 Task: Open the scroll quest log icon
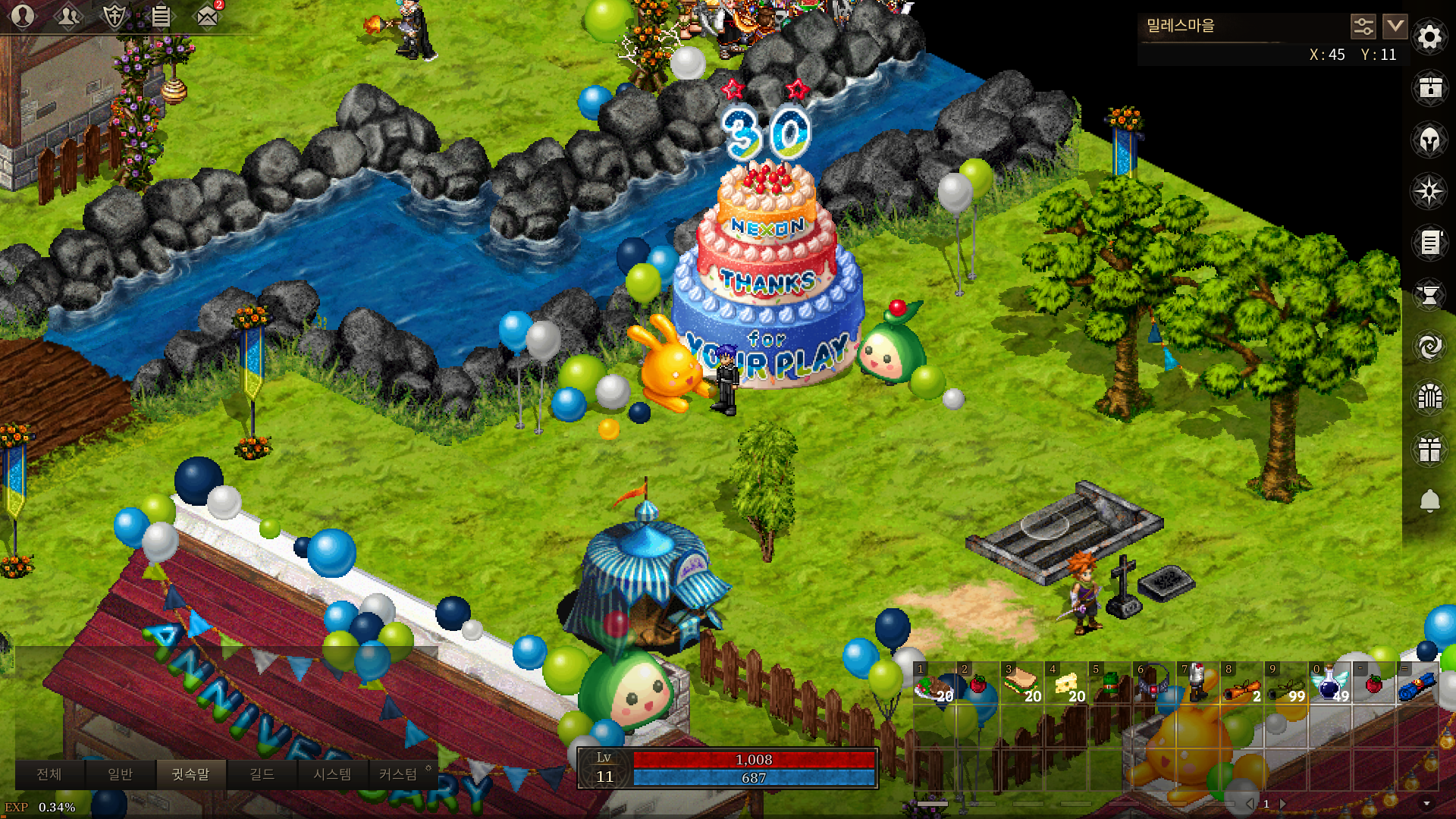tap(1429, 243)
